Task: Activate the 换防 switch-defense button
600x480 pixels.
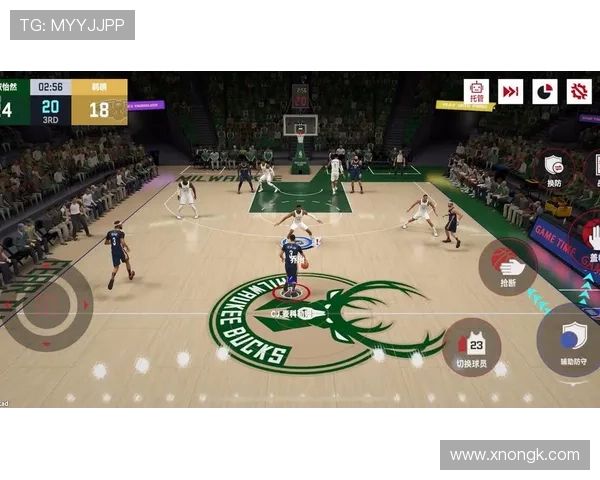Action: (553, 168)
